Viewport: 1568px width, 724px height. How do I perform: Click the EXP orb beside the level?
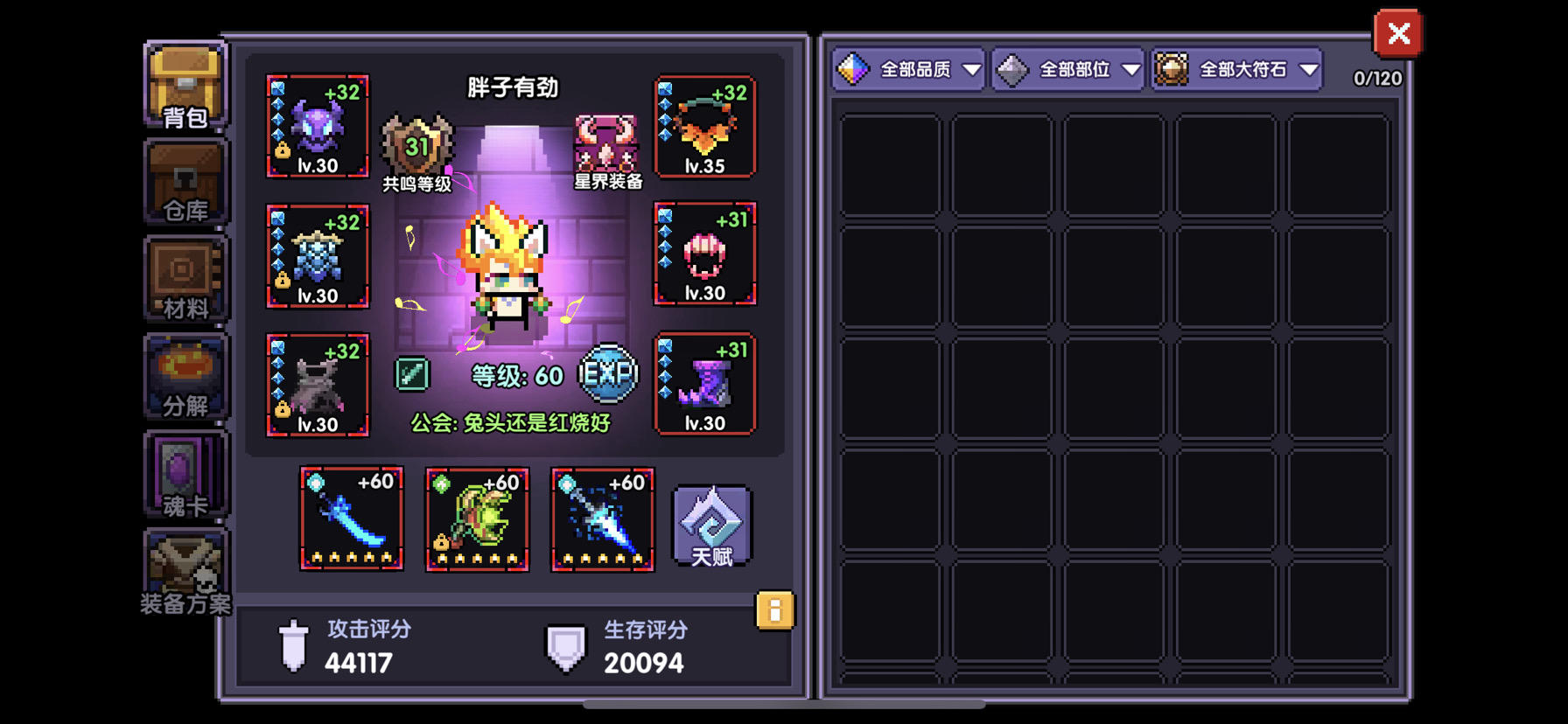point(607,372)
